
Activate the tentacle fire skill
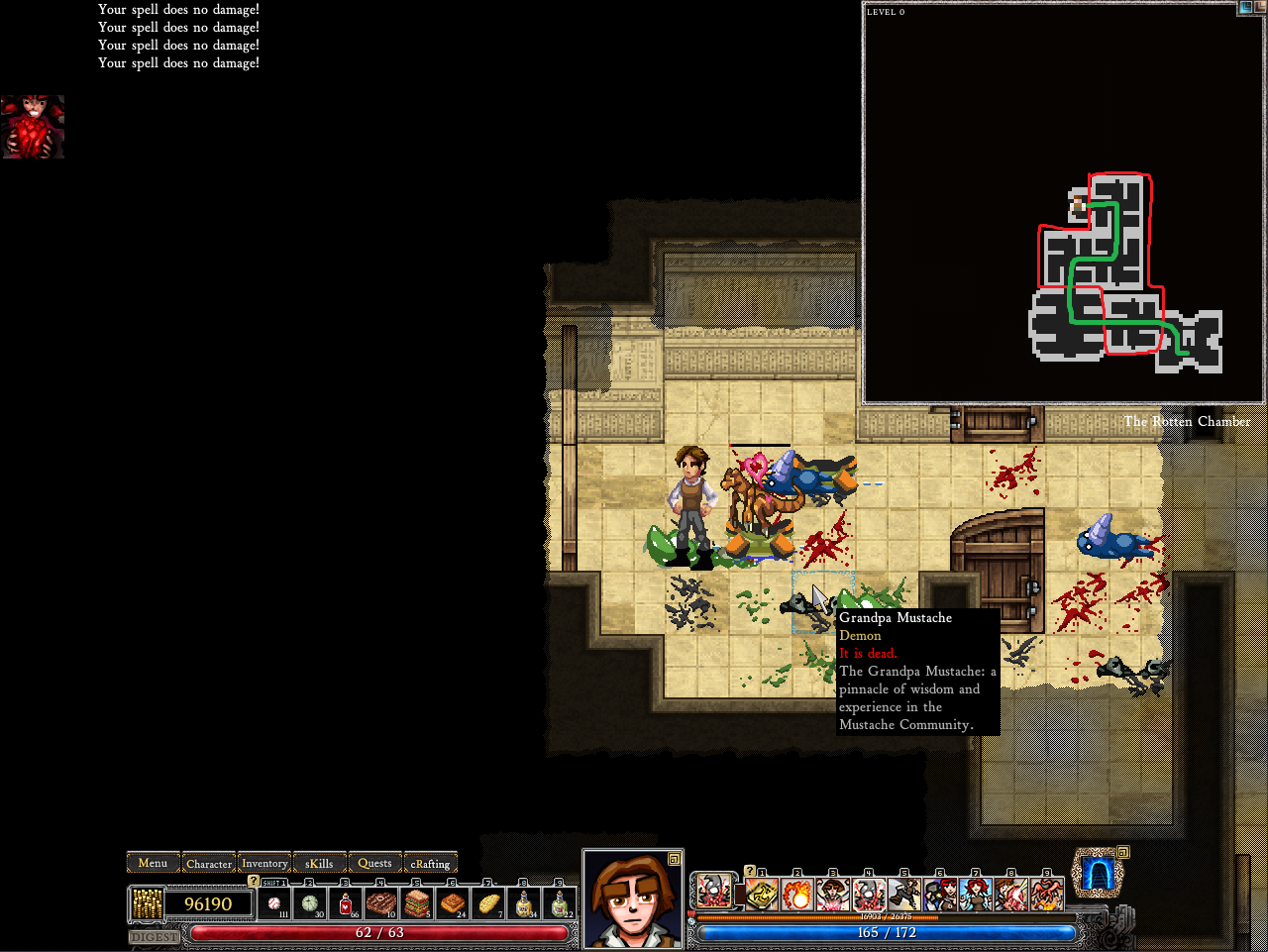coord(1046,895)
